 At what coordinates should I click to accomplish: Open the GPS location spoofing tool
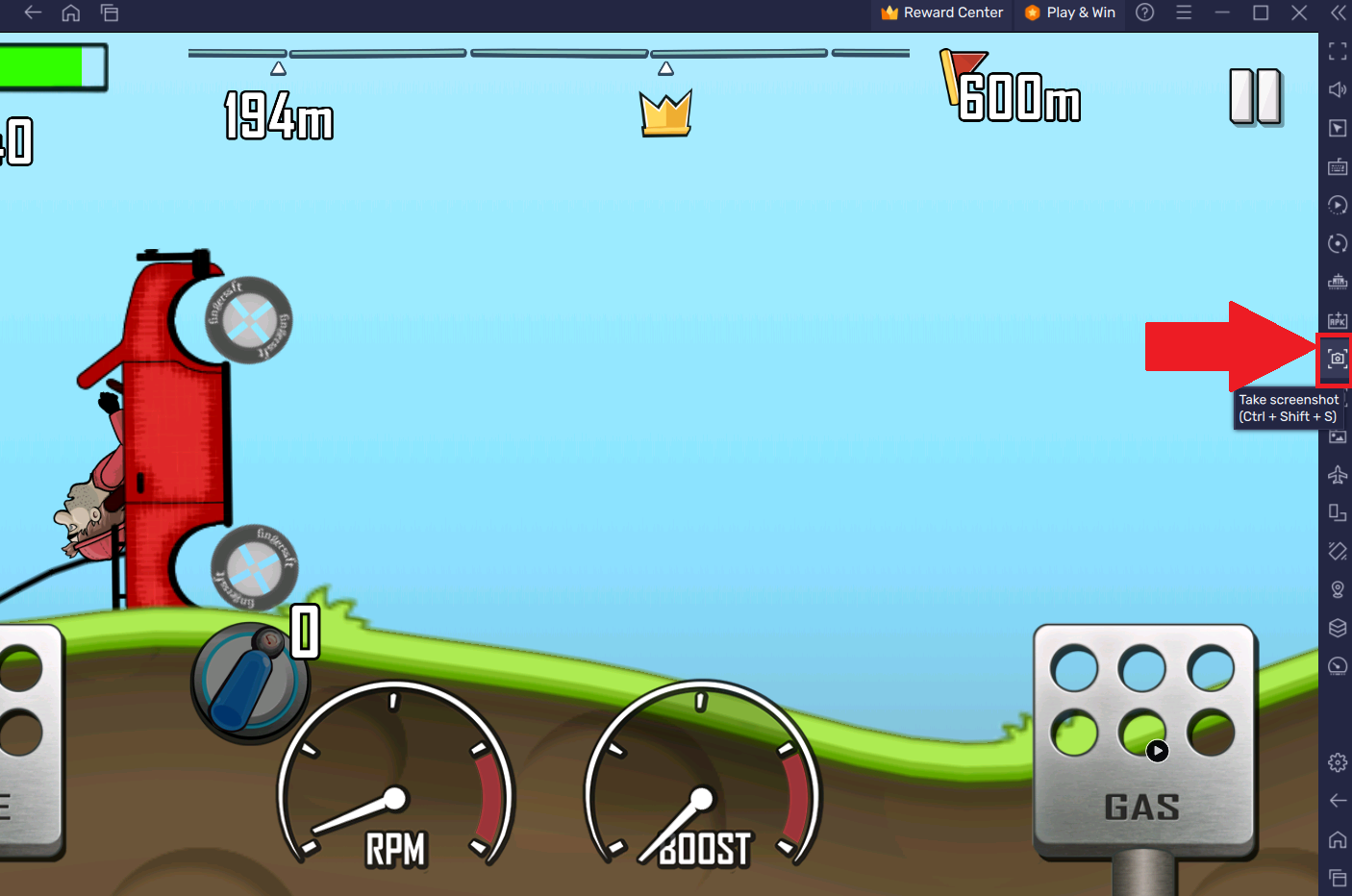(x=1337, y=589)
